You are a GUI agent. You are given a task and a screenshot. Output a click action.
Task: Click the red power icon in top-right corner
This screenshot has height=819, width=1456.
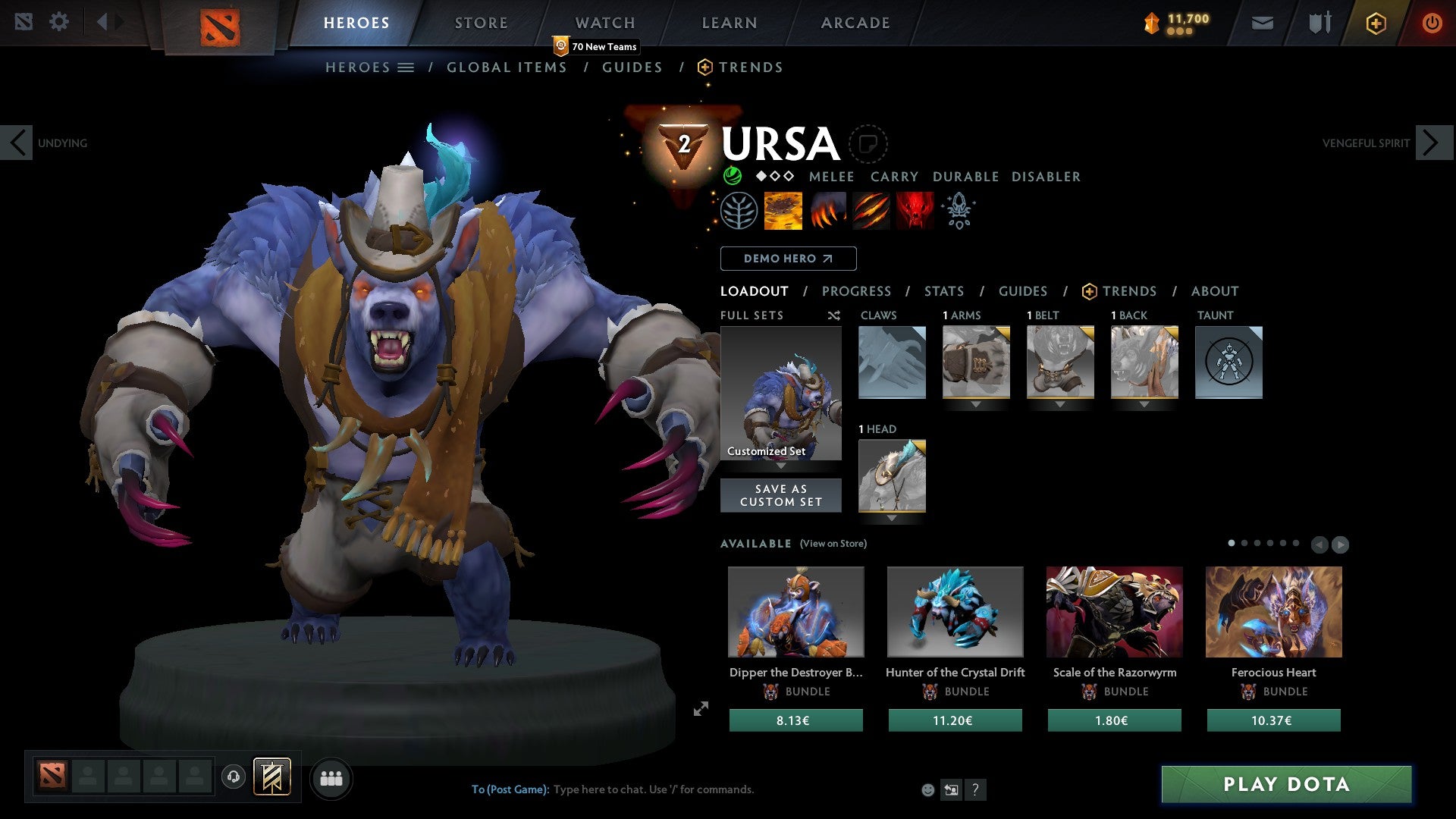[x=1432, y=23]
